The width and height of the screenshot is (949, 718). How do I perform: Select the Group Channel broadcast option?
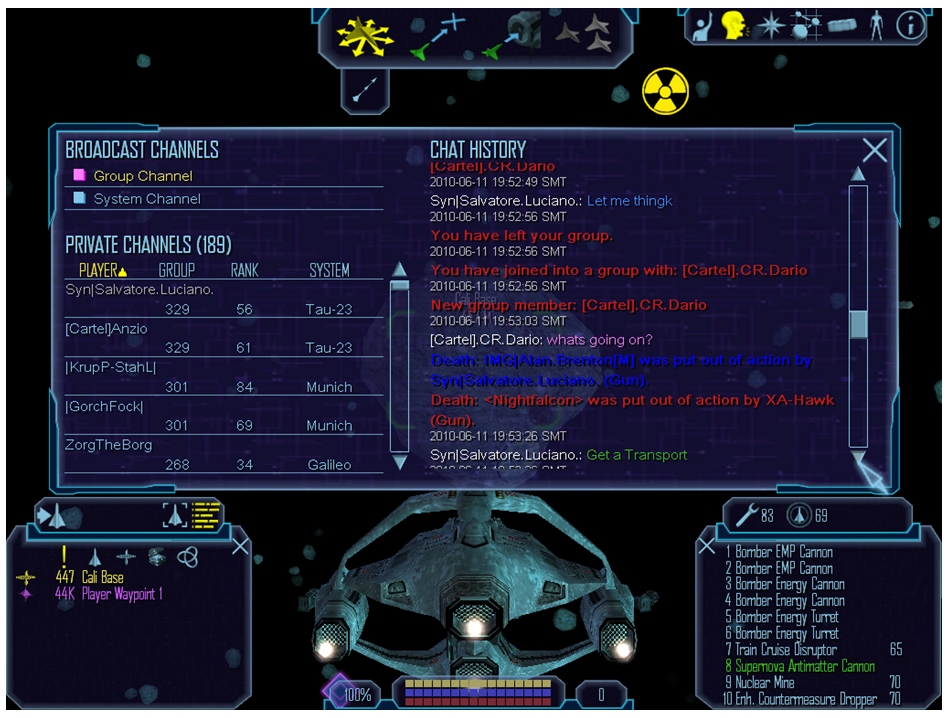pos(142,176)
